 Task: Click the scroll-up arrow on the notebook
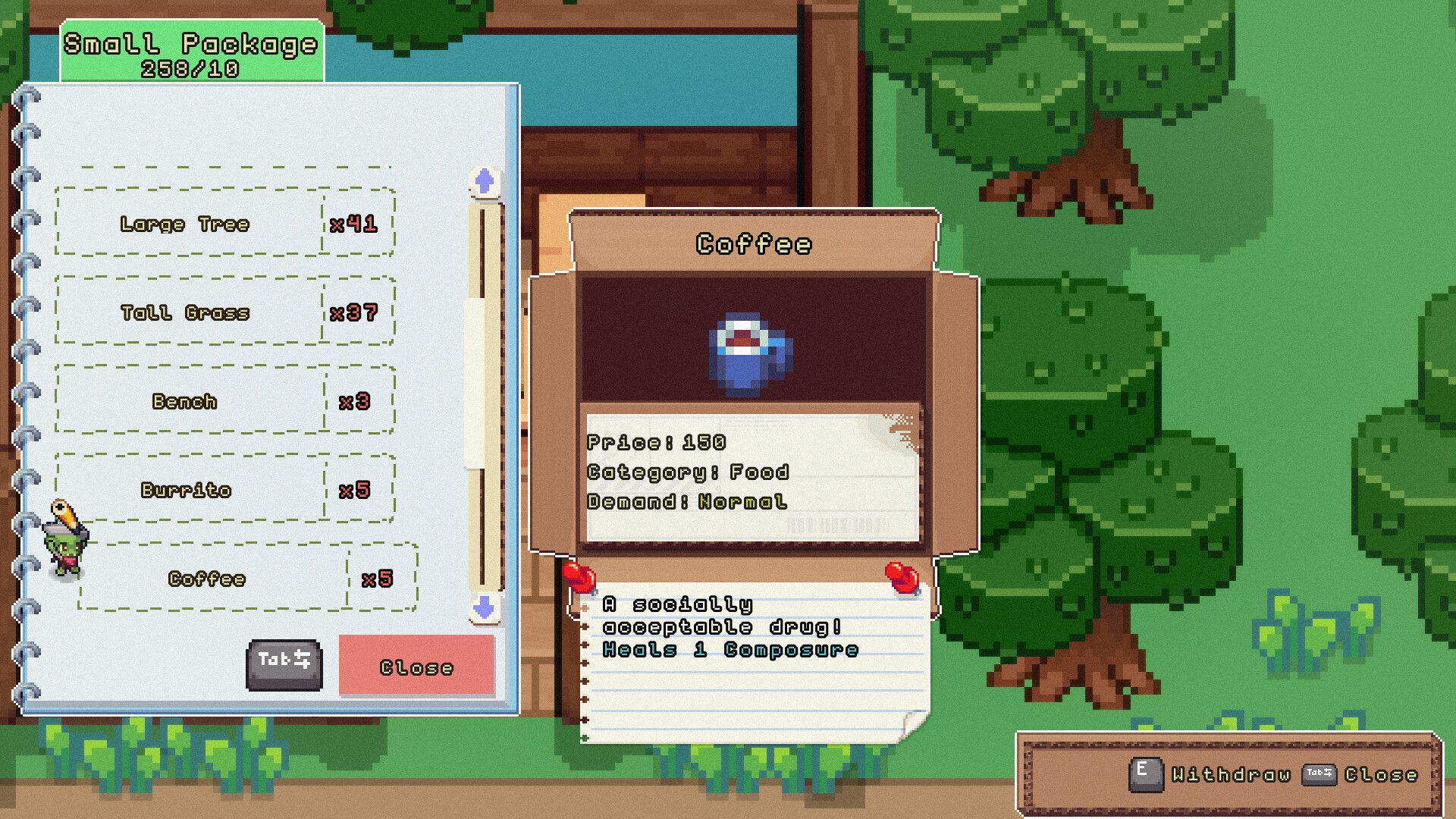pyautogui.click(x=483, y=180)
